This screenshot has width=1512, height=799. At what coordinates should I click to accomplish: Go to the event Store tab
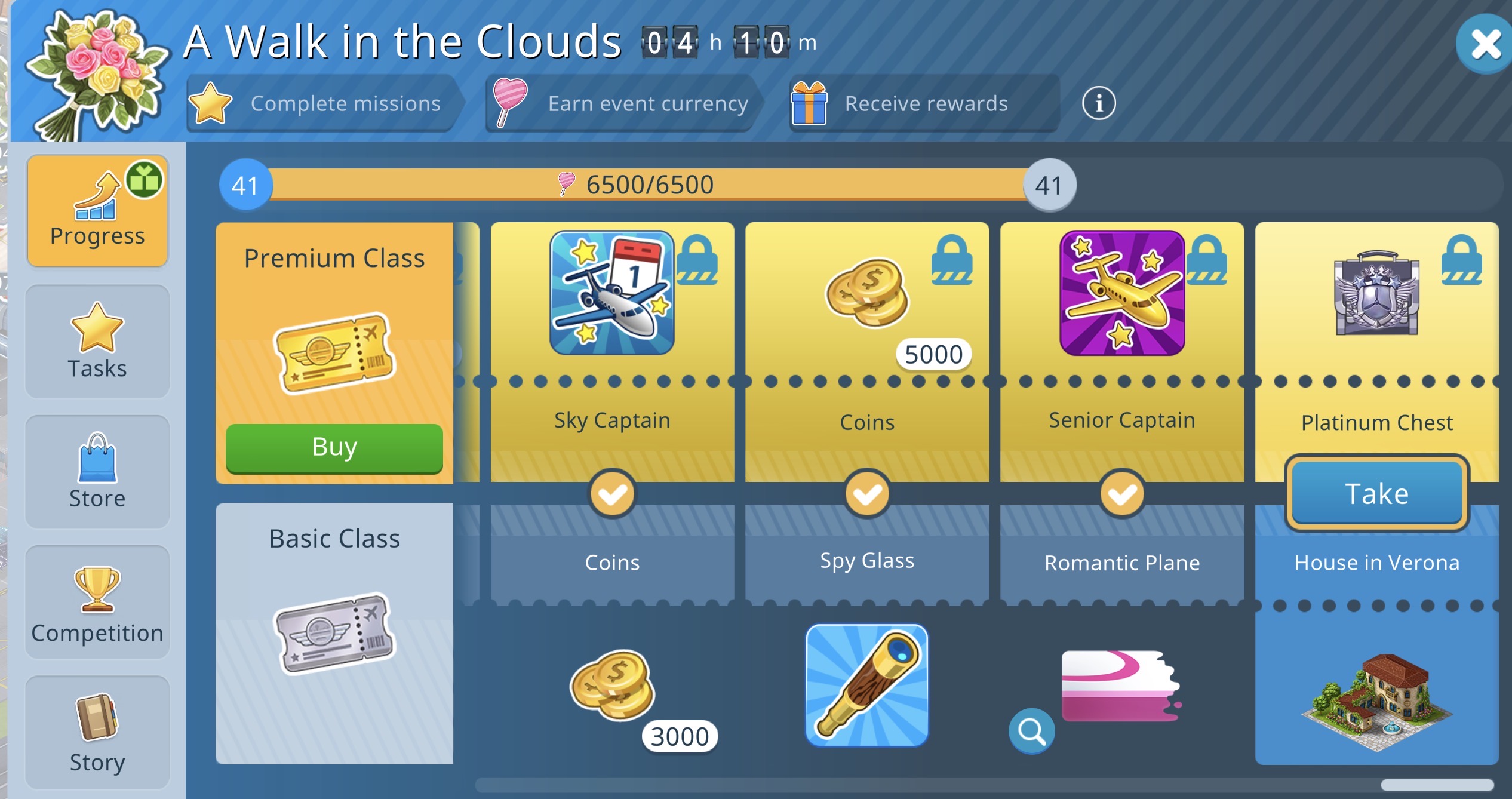pos(97,472)
